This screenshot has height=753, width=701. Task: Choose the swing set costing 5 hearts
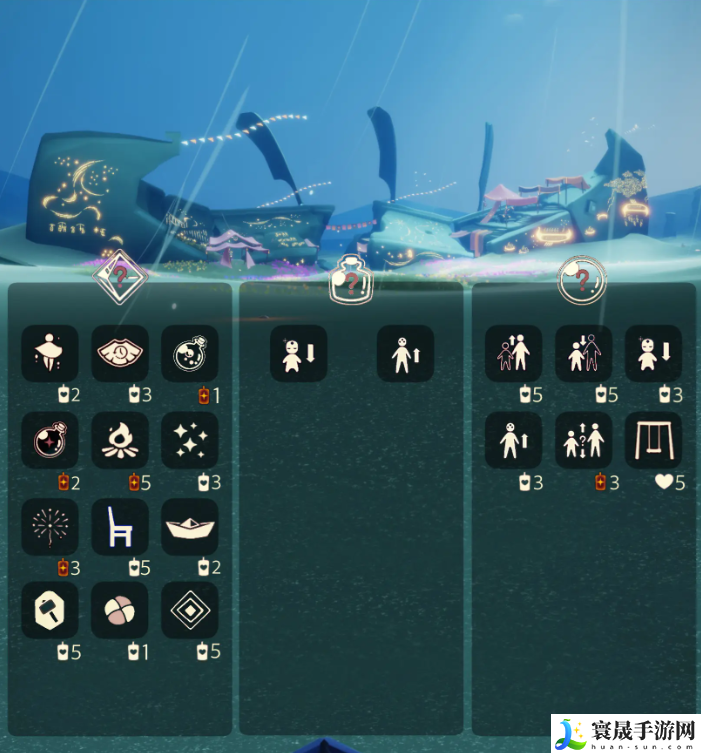point(654,440)
